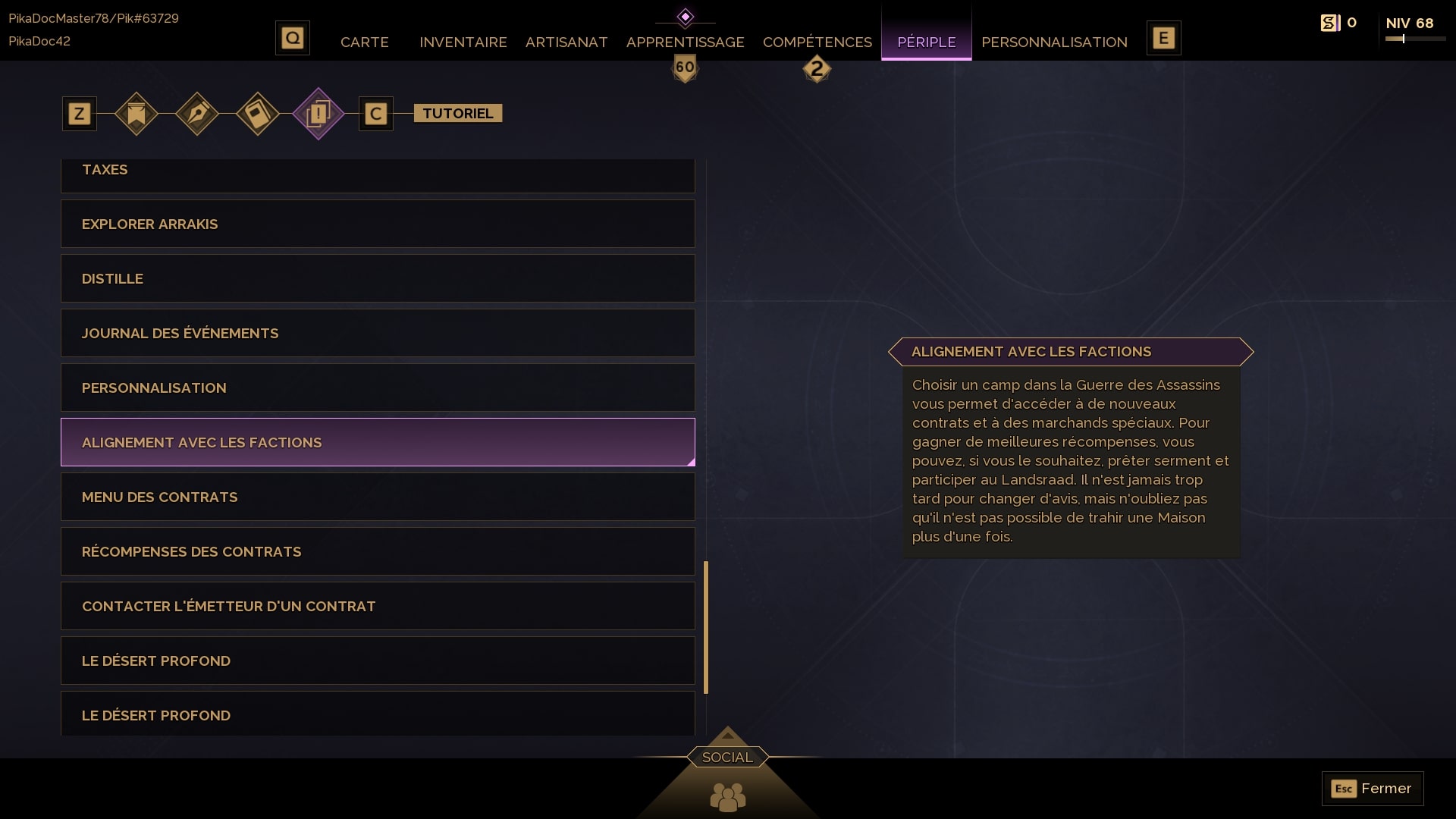This screenshot has height=819, width=1456.
Task: Select the Explorer Arrakis tutorial
Action: 378,224
